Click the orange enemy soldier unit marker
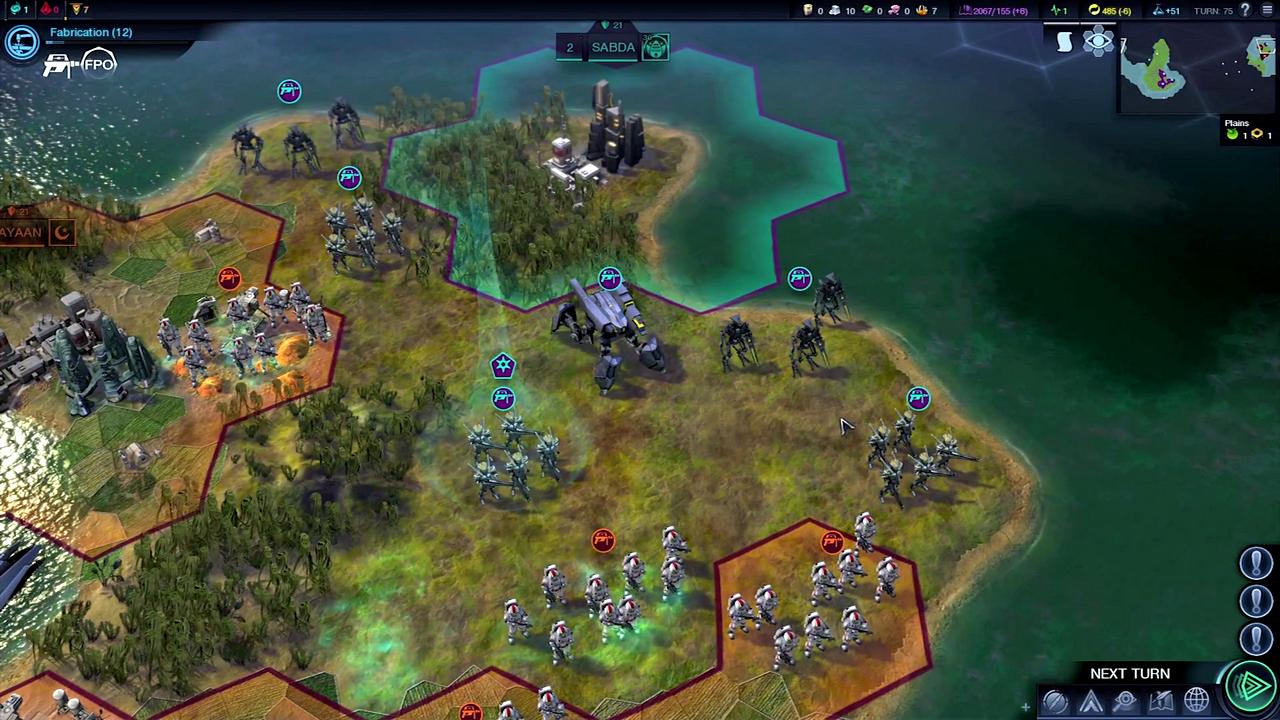 (x=603, y=541)
